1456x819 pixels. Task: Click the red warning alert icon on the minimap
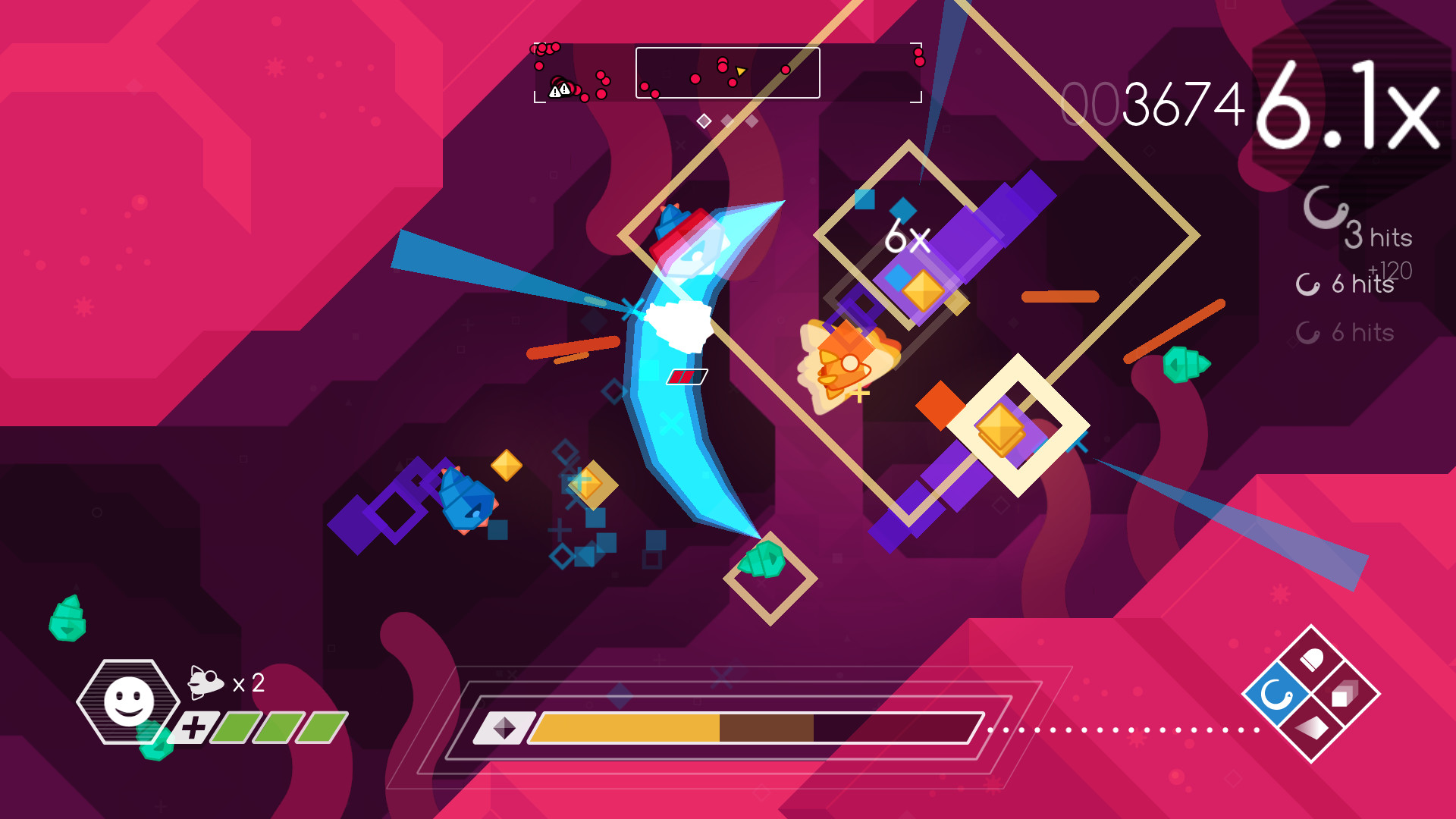pyautogui.click(x=559, y=89)
